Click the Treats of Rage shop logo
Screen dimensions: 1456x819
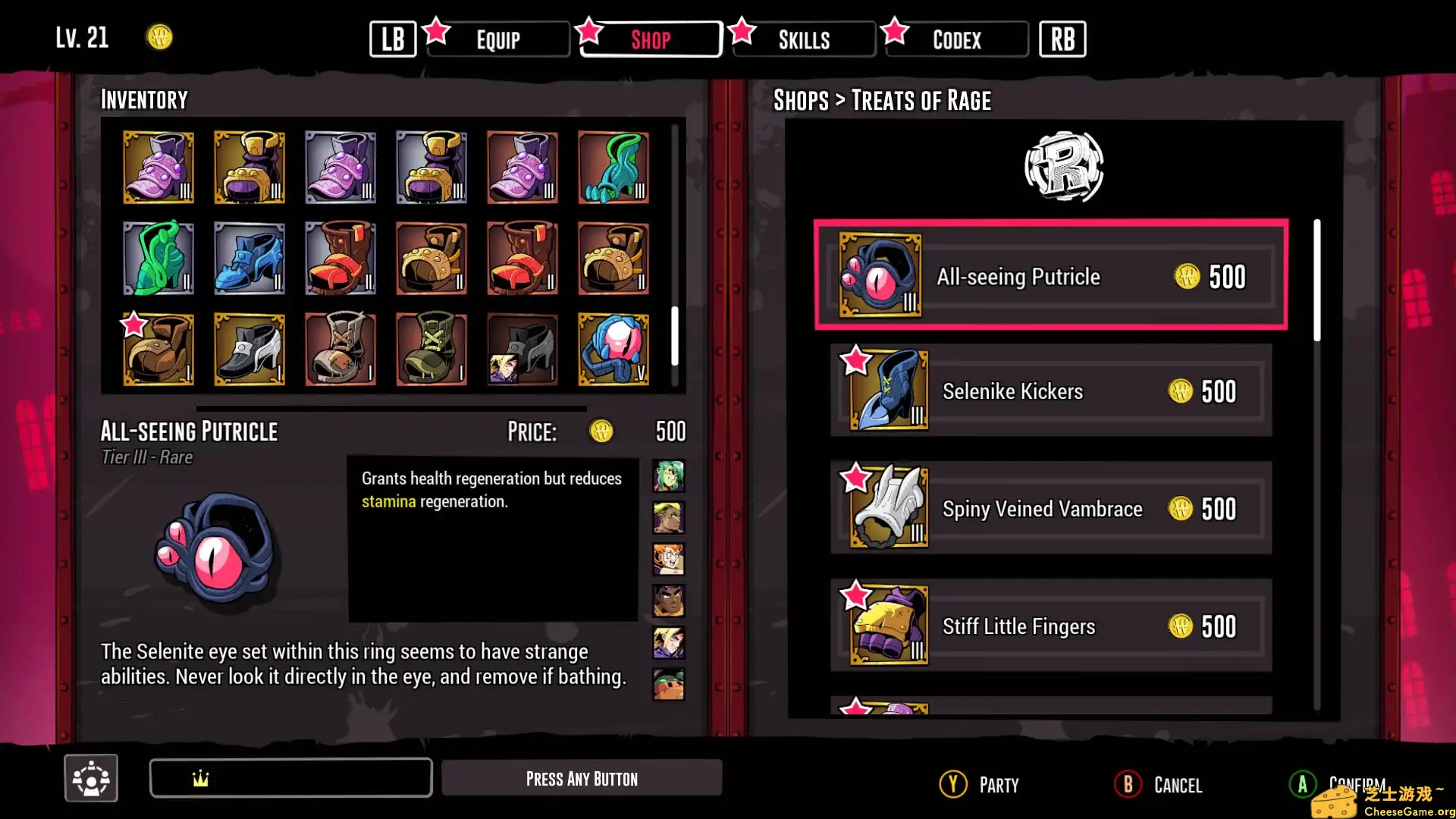(x=1065, y=167)
